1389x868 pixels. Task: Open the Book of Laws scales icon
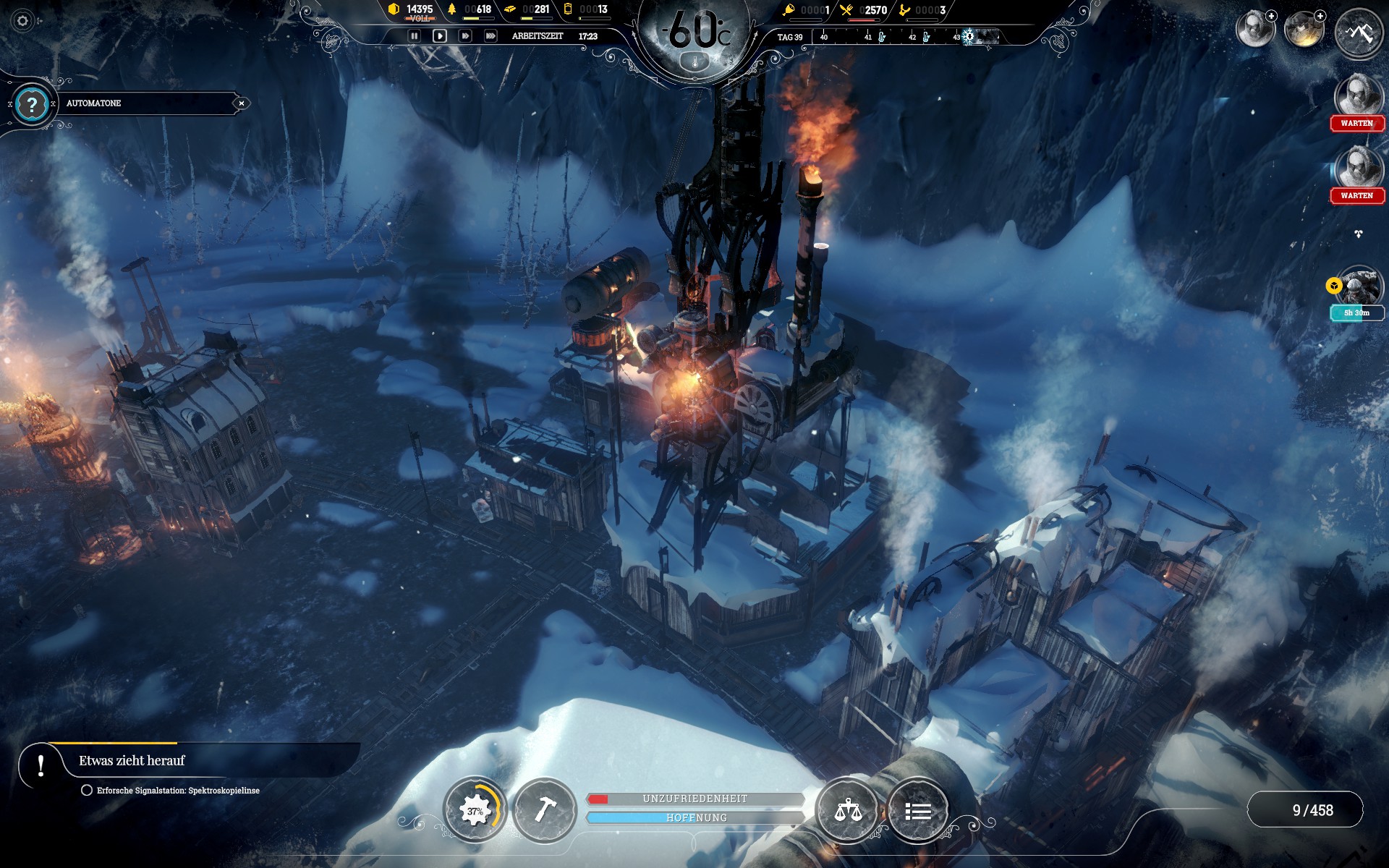[x=848, y=811]
